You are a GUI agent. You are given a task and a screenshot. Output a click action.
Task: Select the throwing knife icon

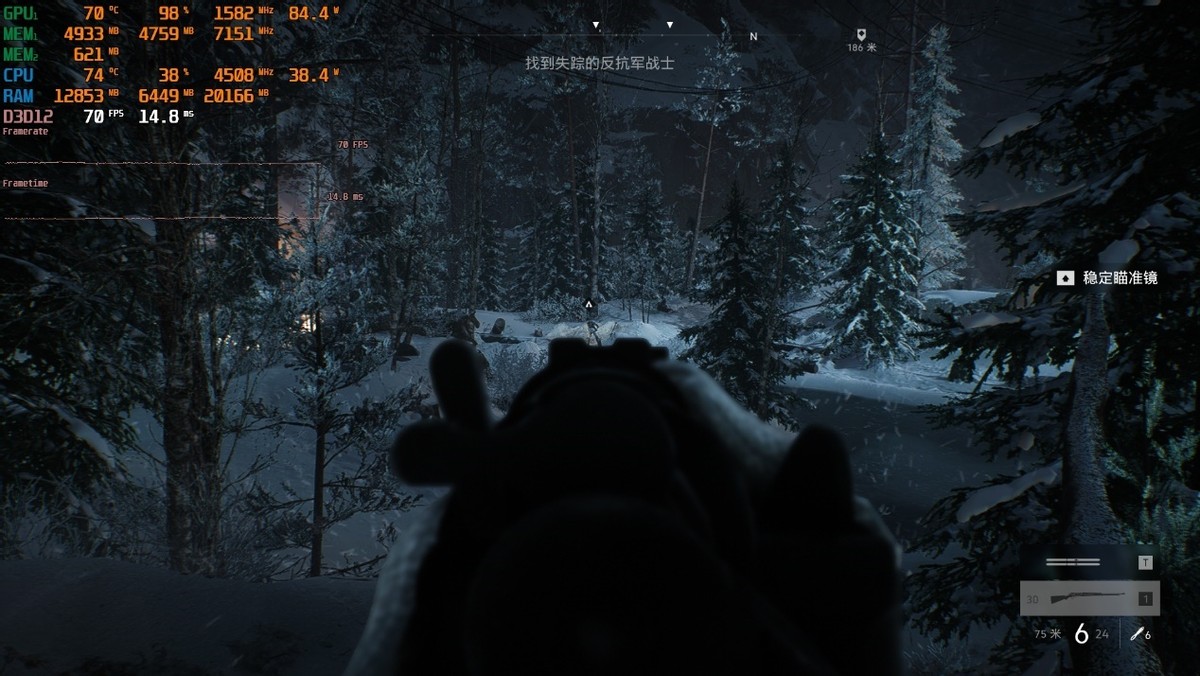click(1136, 633)
